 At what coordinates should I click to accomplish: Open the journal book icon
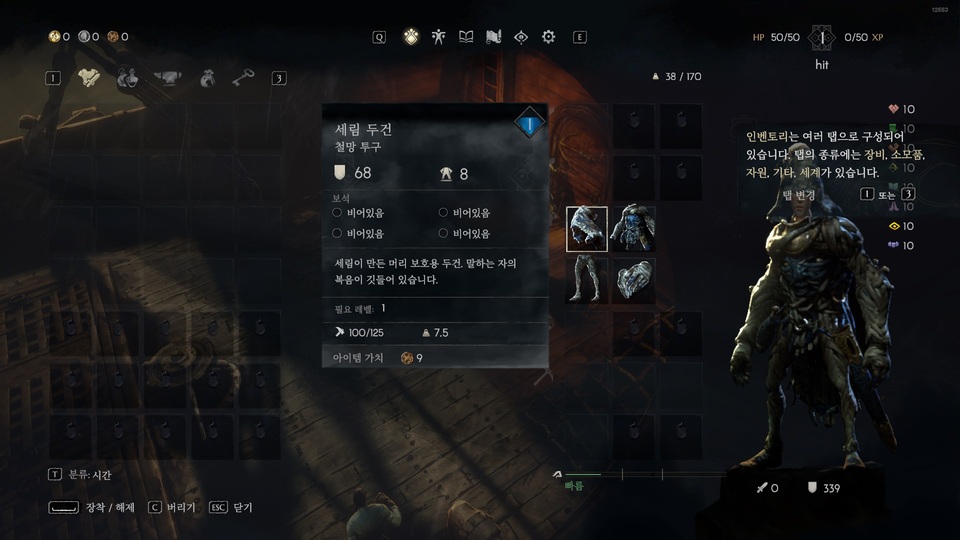point(466,37)
